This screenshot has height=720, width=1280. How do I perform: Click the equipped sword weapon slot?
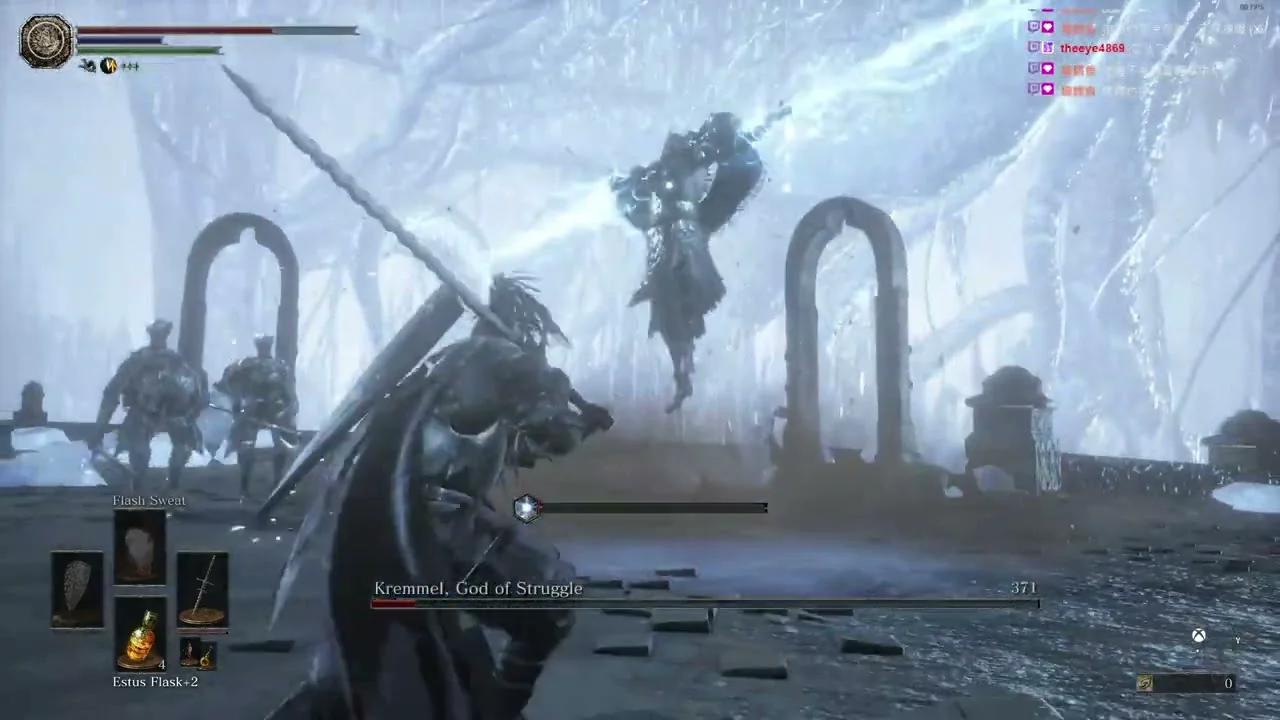[x=204, y=590]
